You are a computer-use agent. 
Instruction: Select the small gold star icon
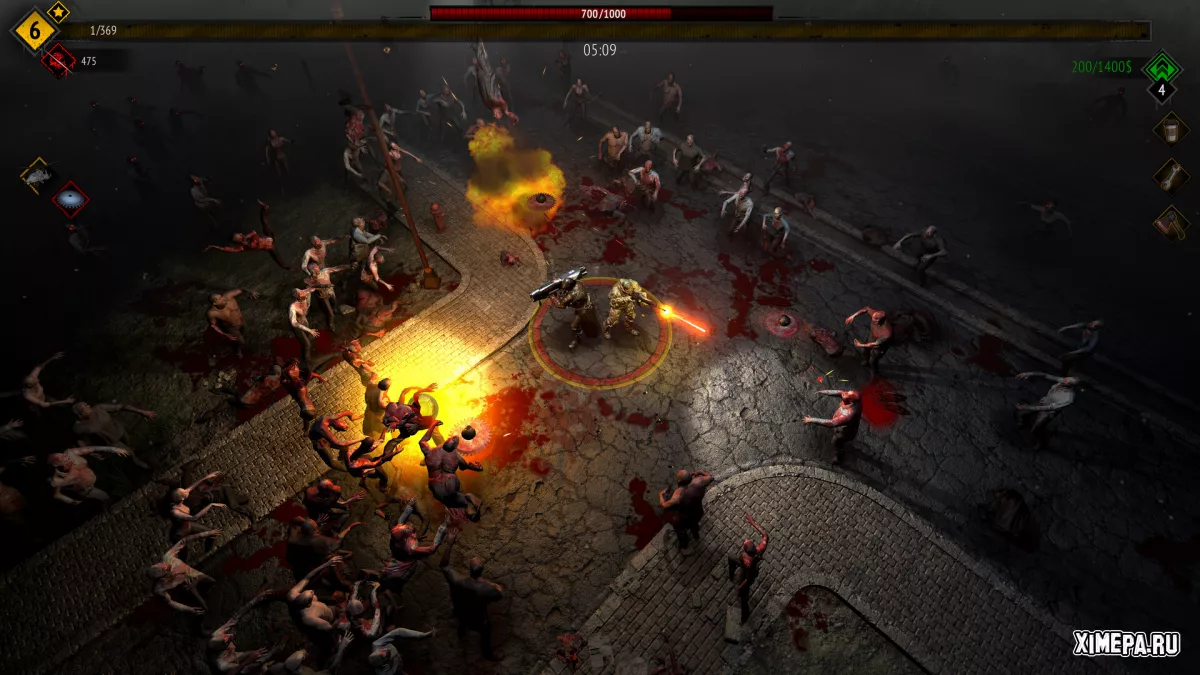[58, 13]
